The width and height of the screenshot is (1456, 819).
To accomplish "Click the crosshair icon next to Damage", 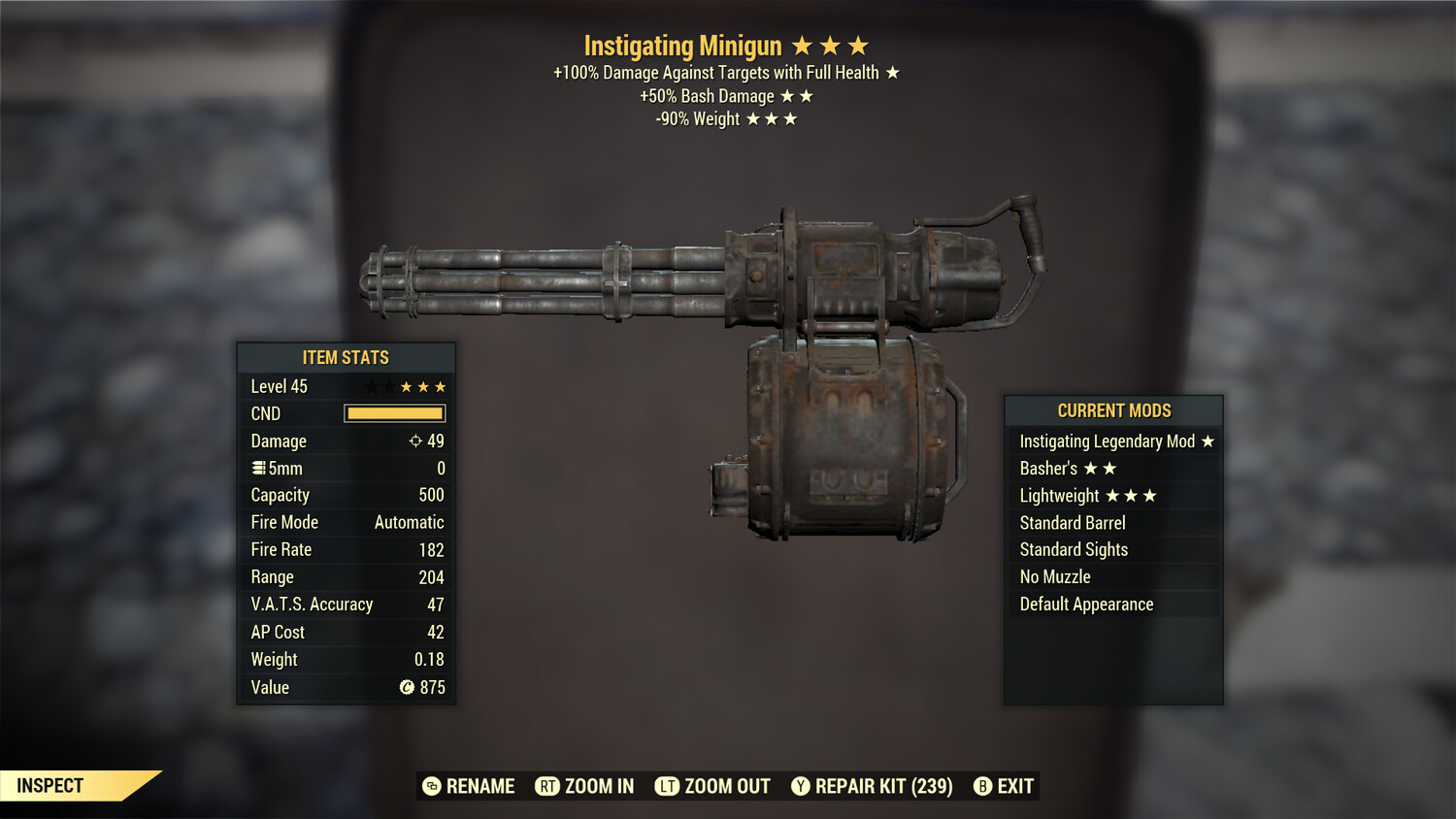I will click(414, 441).
